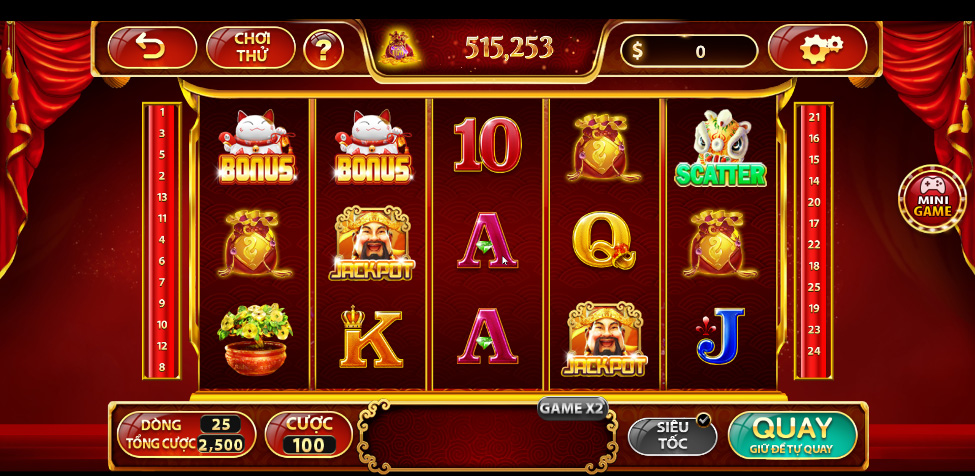Toggle the Siêu Tốc turbo spin

click(672, 435)
